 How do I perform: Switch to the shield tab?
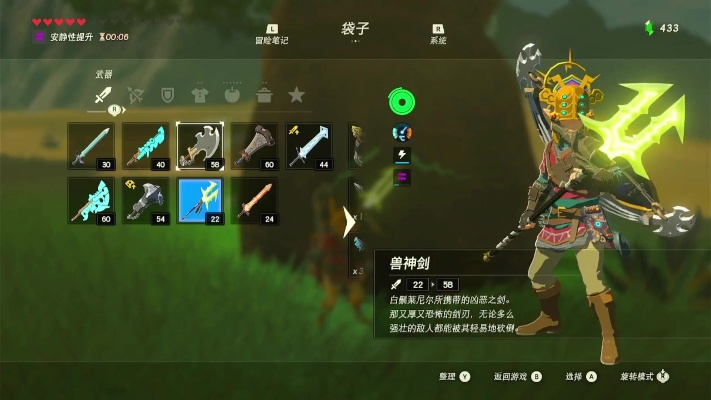pyautogui.click(x=168, y=95)
